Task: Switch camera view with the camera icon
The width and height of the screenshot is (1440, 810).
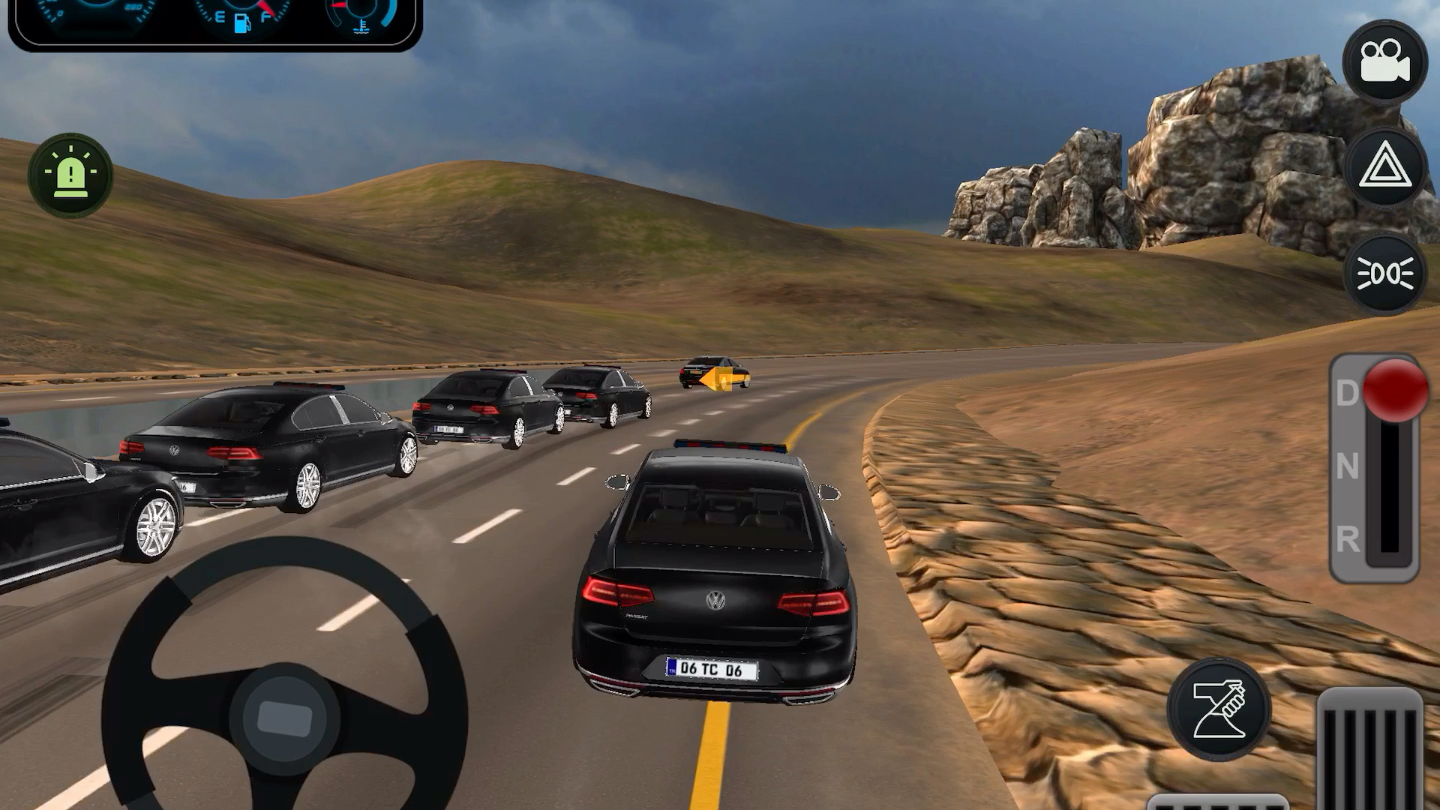Action: (x=1385, y=62)
